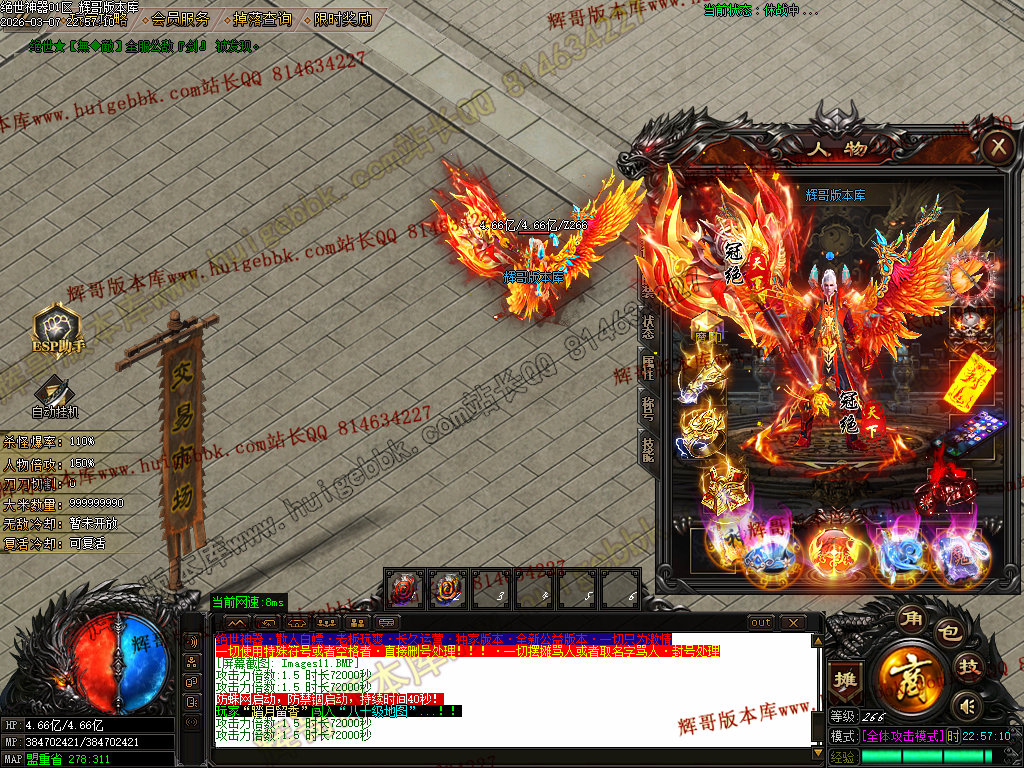Open the 技 skills button
1024x768 pixels.
968,667
